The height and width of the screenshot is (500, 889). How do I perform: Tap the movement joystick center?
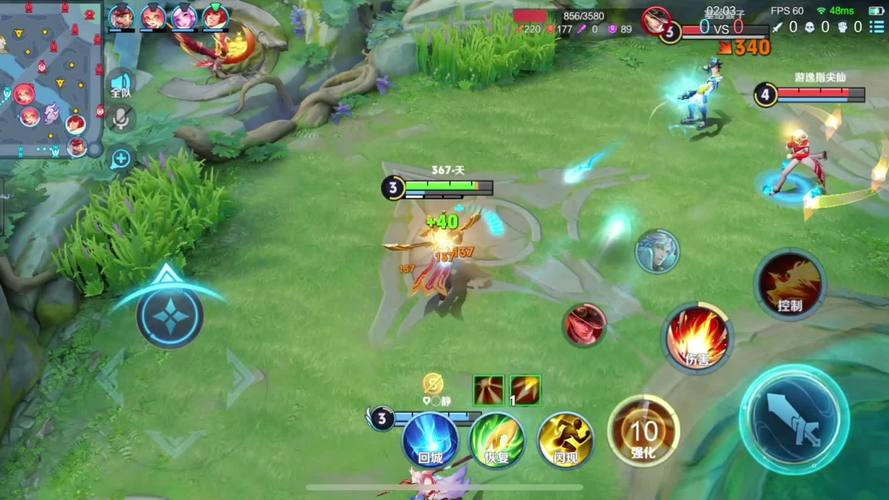point(169,316)
